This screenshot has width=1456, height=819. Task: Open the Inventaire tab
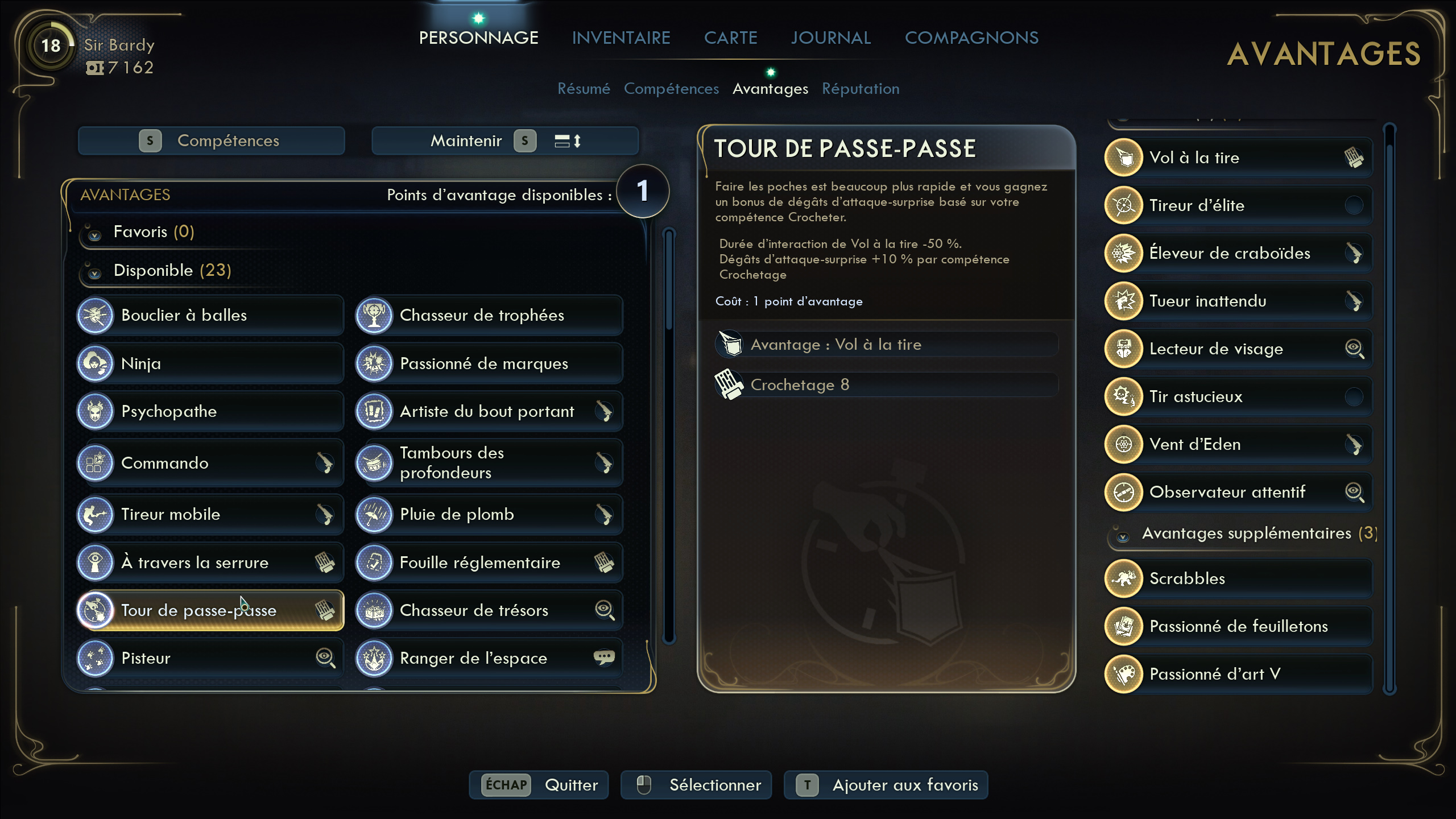pos(621,38)
